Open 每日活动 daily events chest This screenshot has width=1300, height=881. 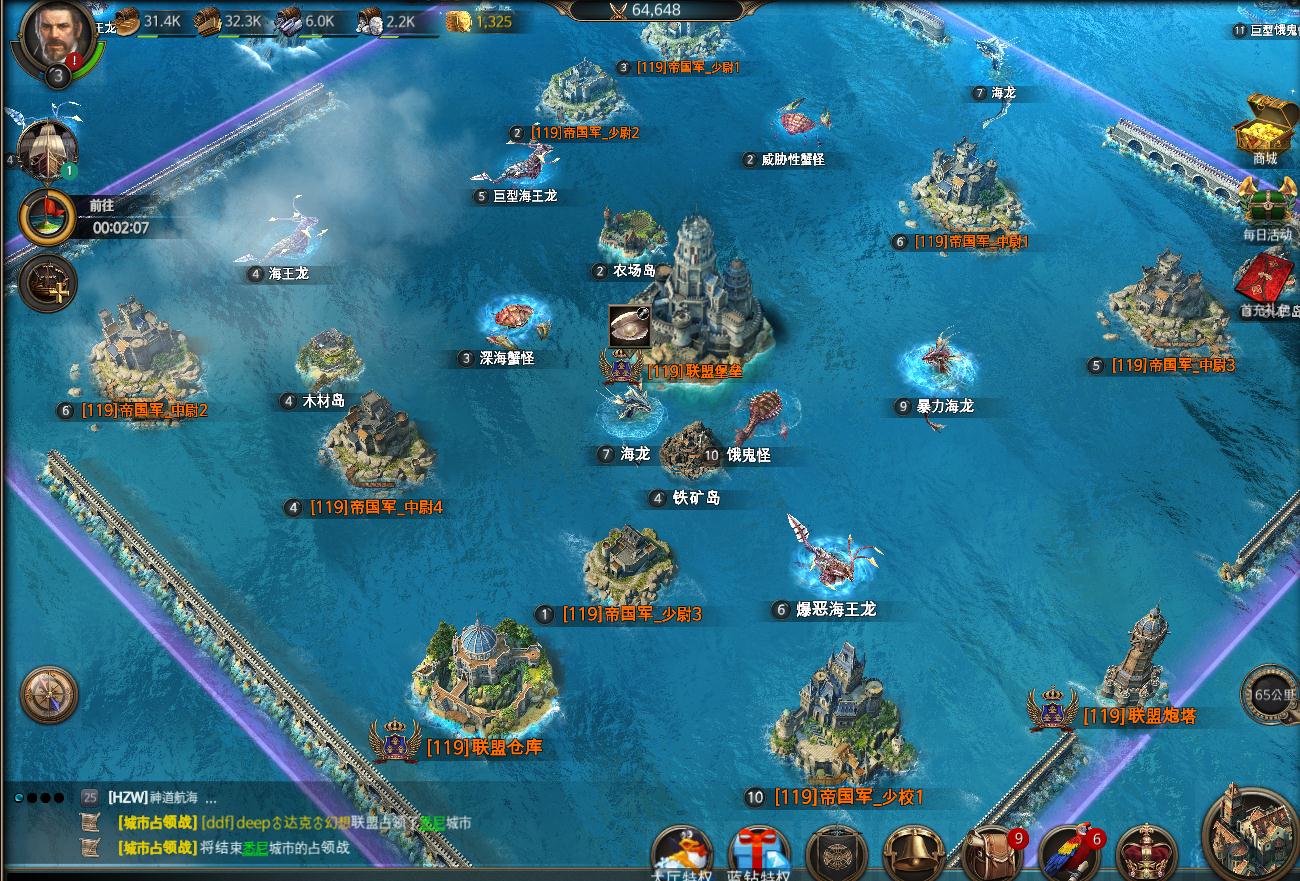1266,205
